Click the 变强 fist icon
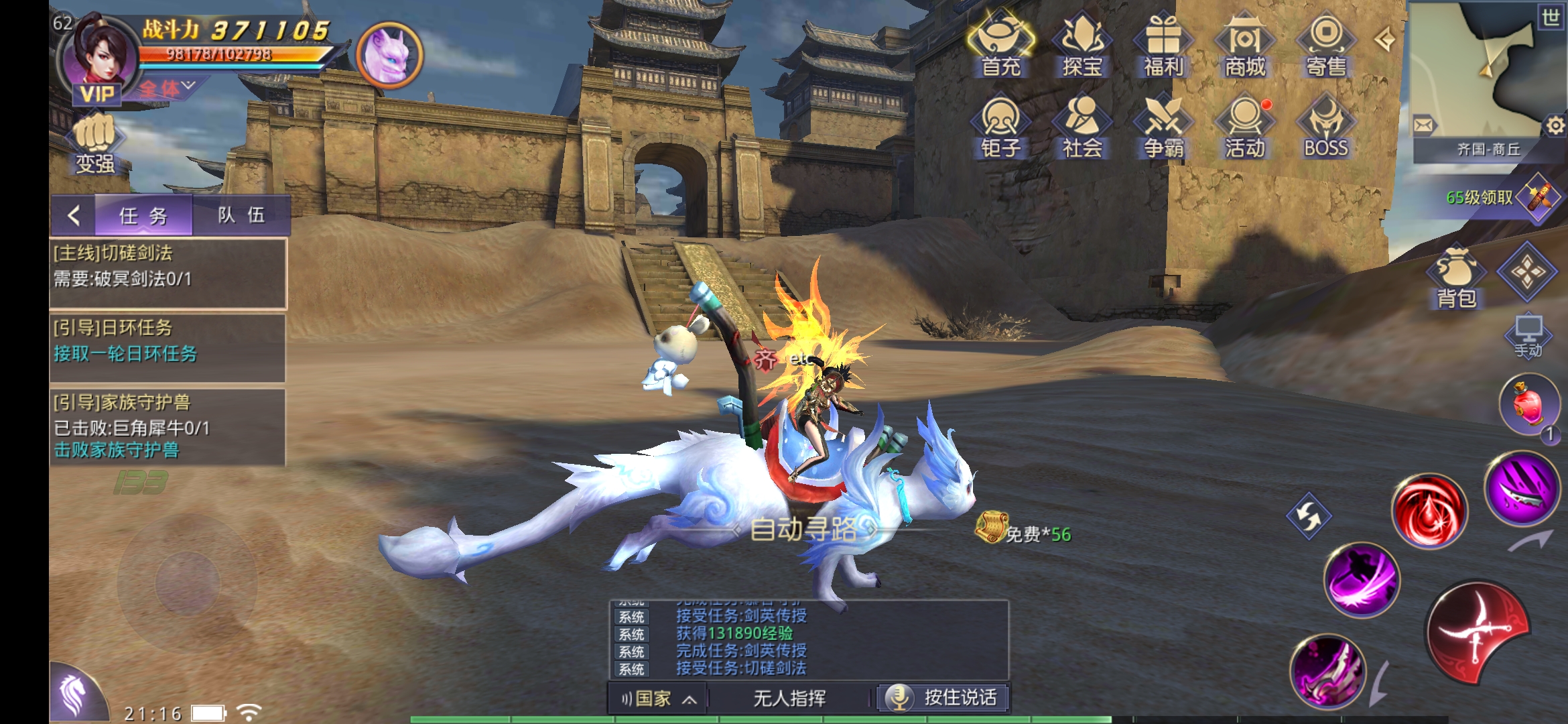 (x=94, y=143)
